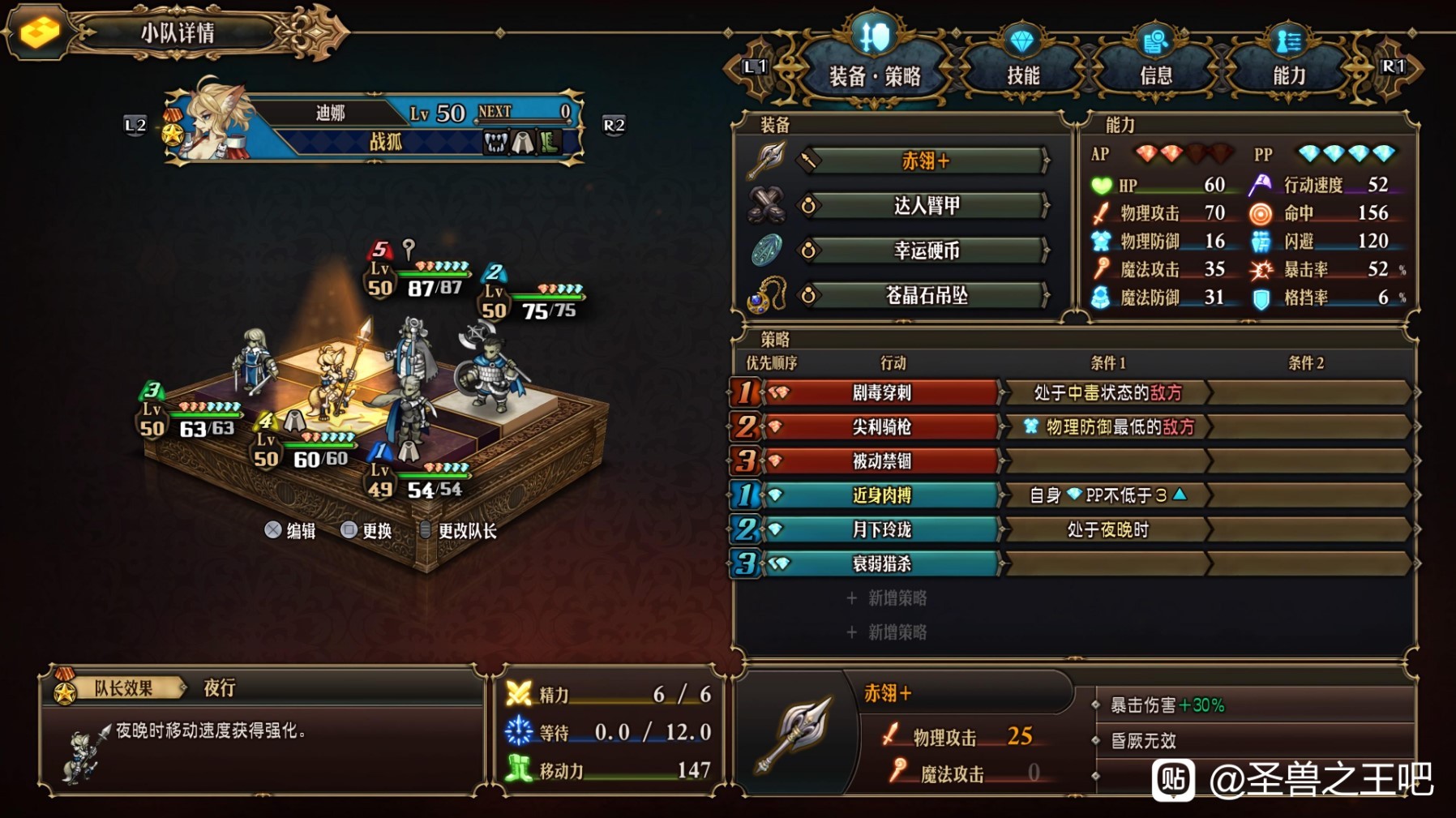This screenshot has height=818, width=1456.
Task: Select the axe weapon slot icon for 赤翎+
Action: point(769,159)
